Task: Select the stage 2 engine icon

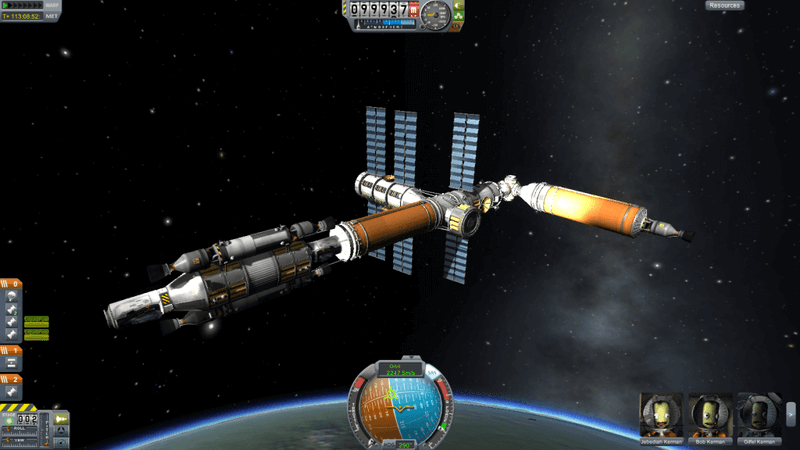Action: tap(11, 392)
